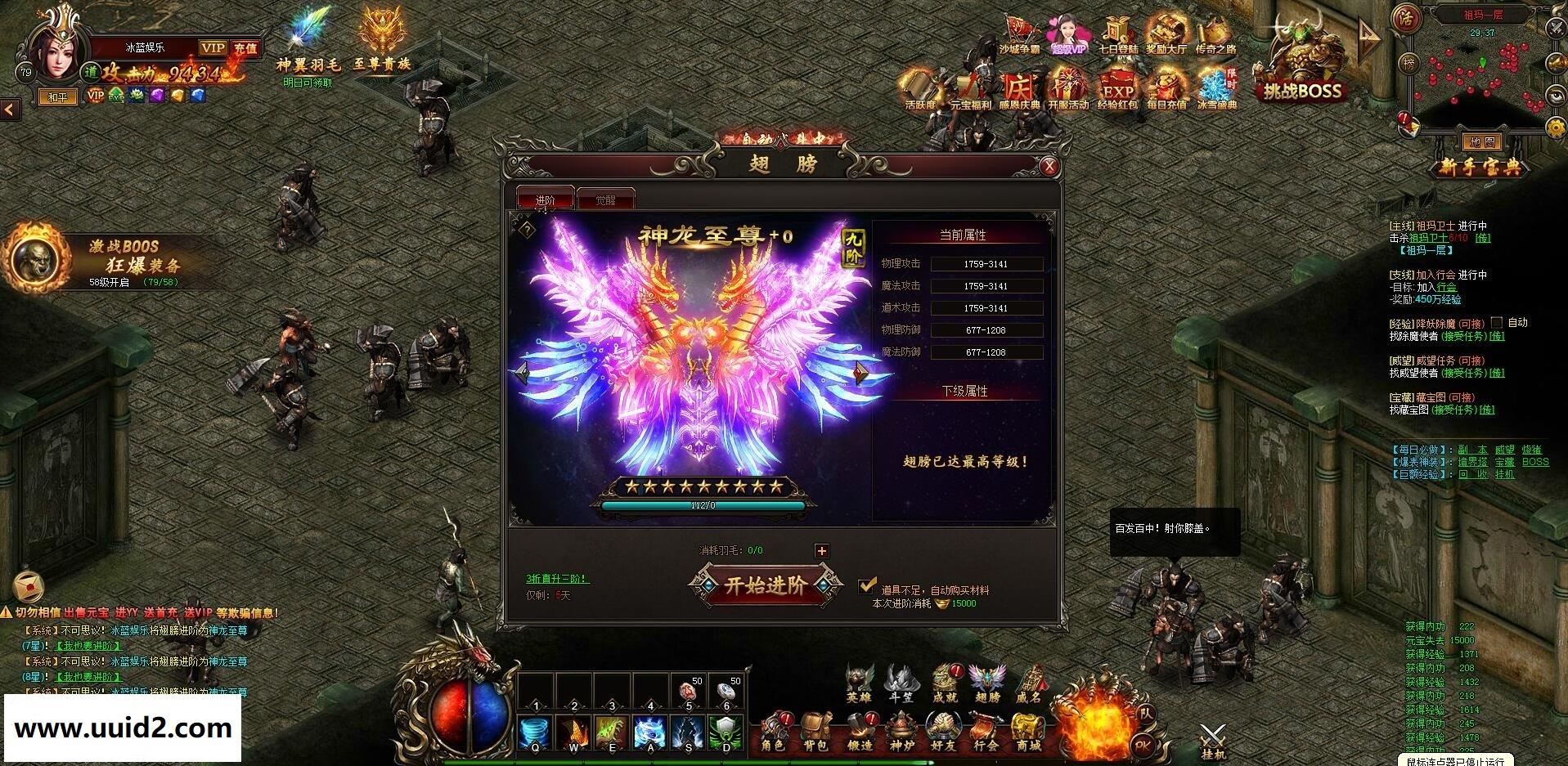The image size is (1568, 766).
Task: Switch to the 觉醒 tab
Action: click(x=606, y=198)
